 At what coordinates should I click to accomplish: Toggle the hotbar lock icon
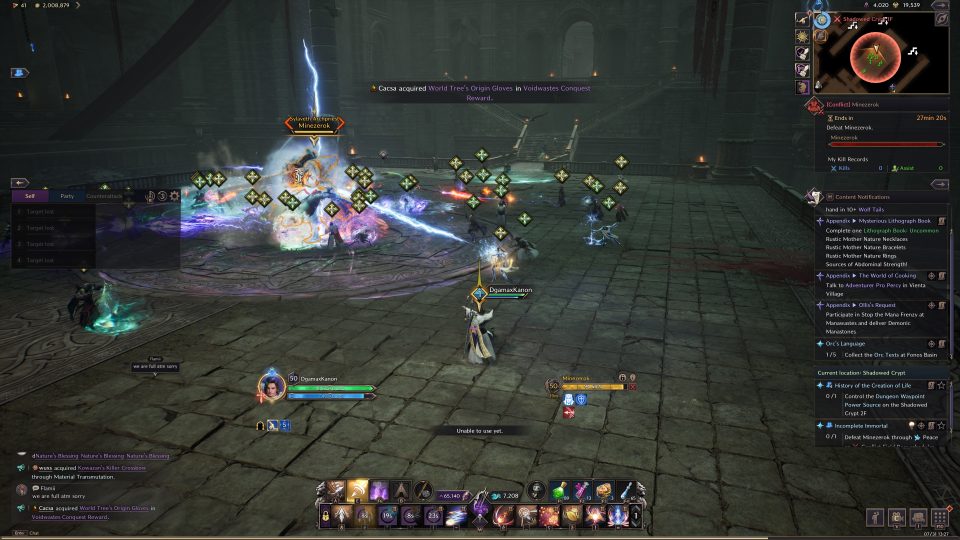pos(325,516)
